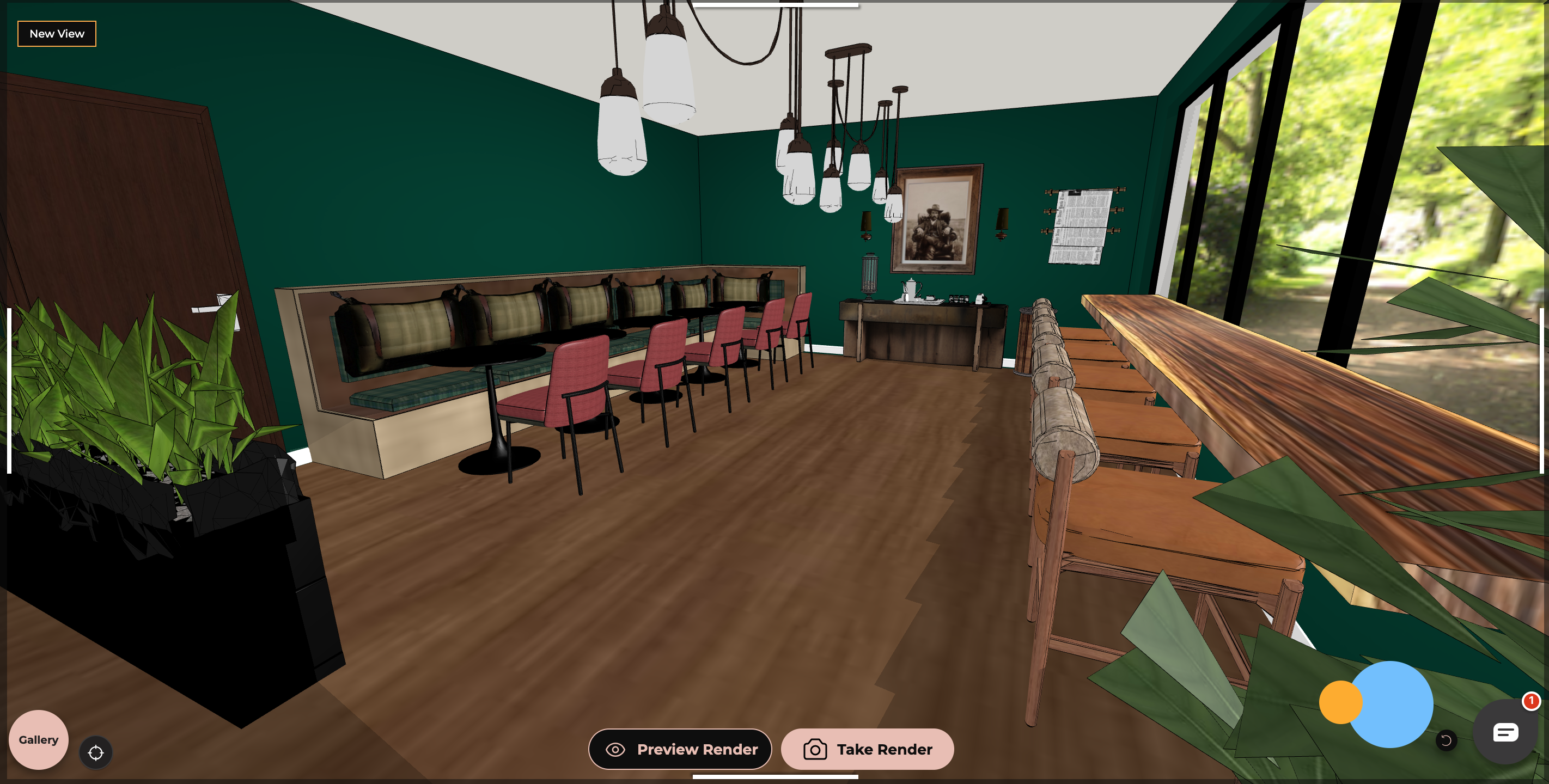Viewport: 1549px width, 784px height.
Task: Click the crosshair recenter icon
Action: [96, 753]
